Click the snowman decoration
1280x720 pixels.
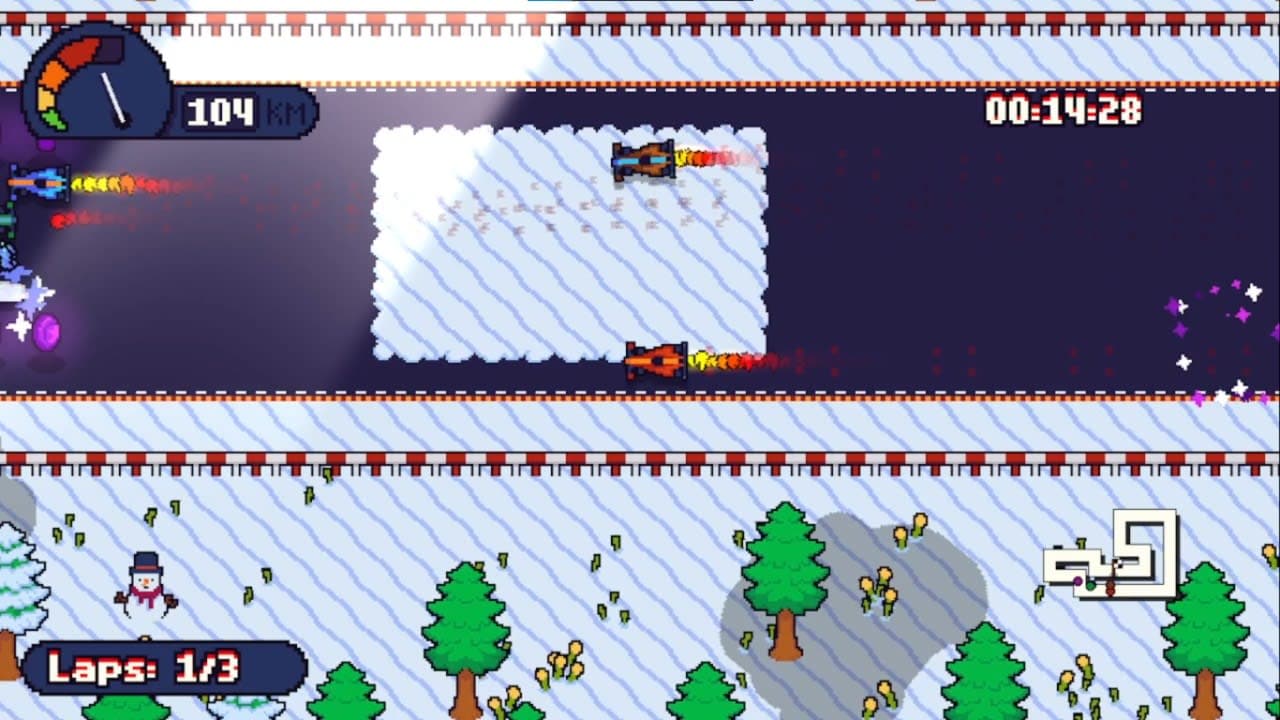(145, 585)
